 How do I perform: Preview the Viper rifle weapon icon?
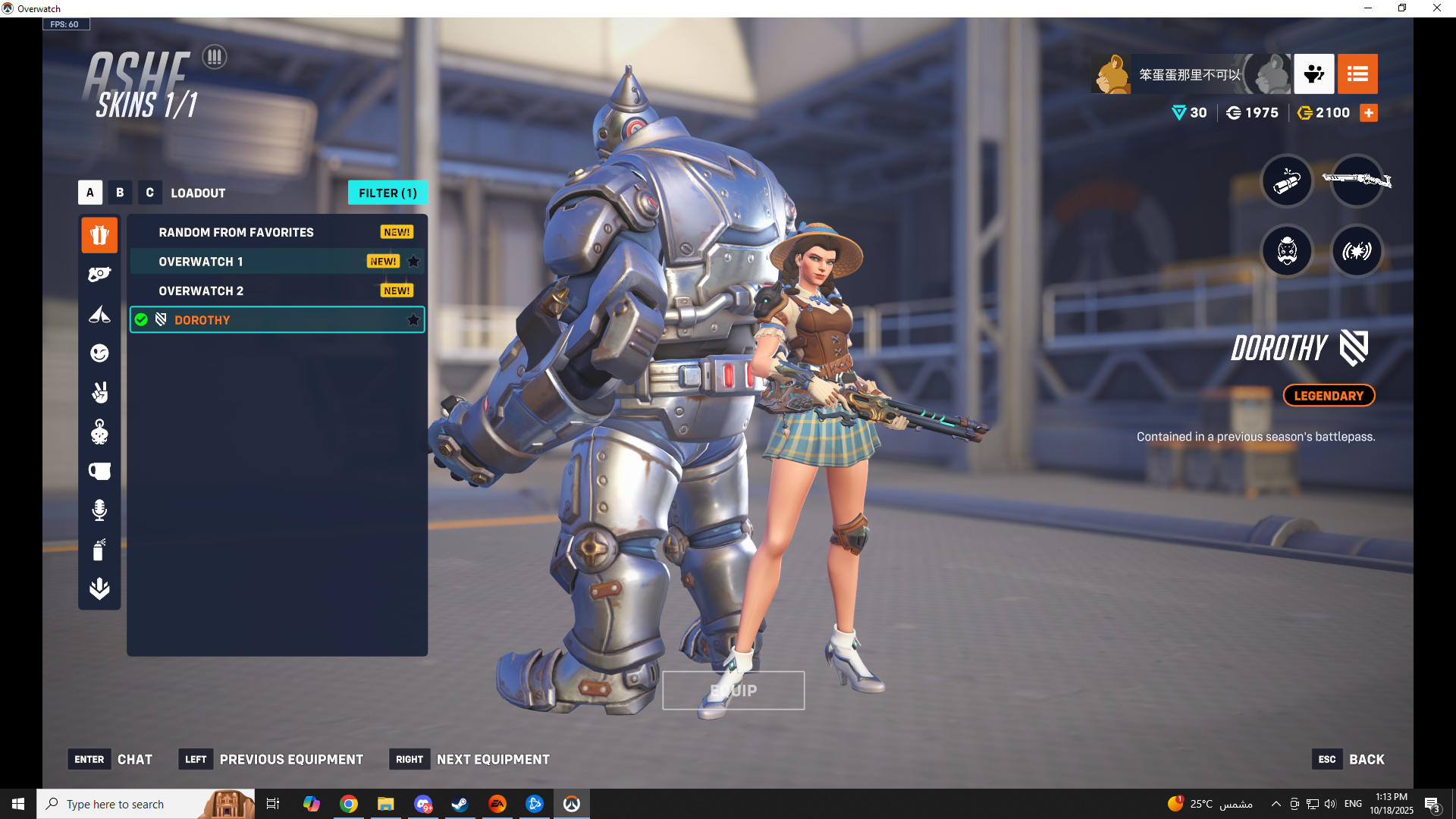[x=1357, y=180]
